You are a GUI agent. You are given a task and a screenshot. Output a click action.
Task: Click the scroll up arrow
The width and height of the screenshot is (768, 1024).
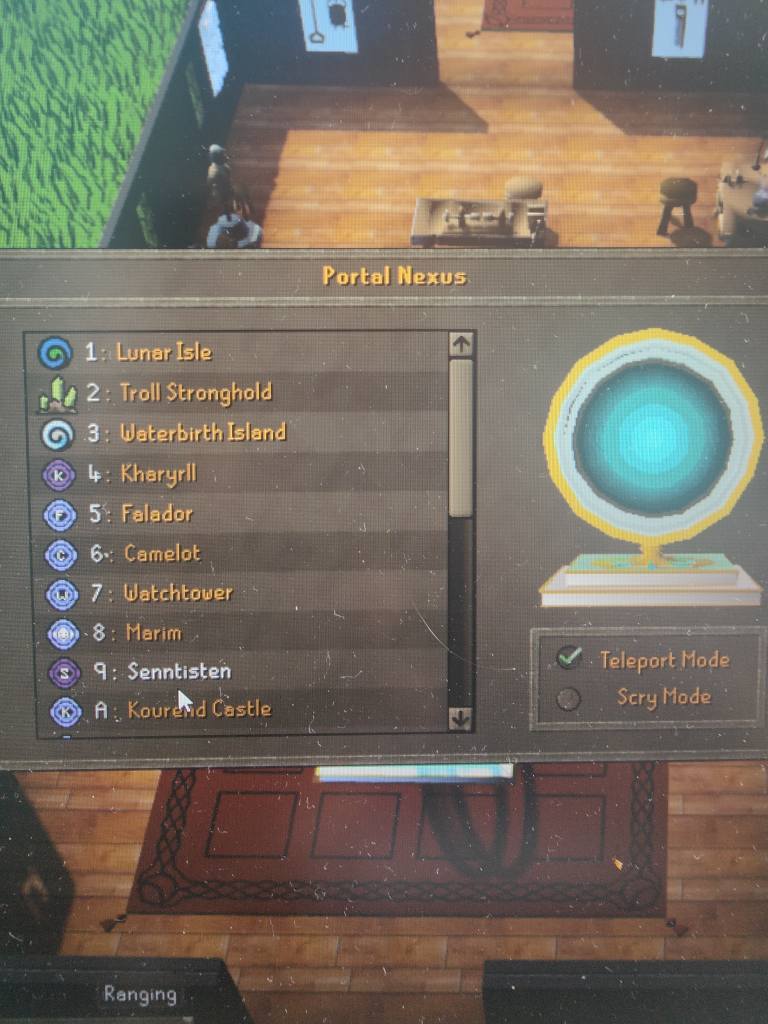click(461, 344)
